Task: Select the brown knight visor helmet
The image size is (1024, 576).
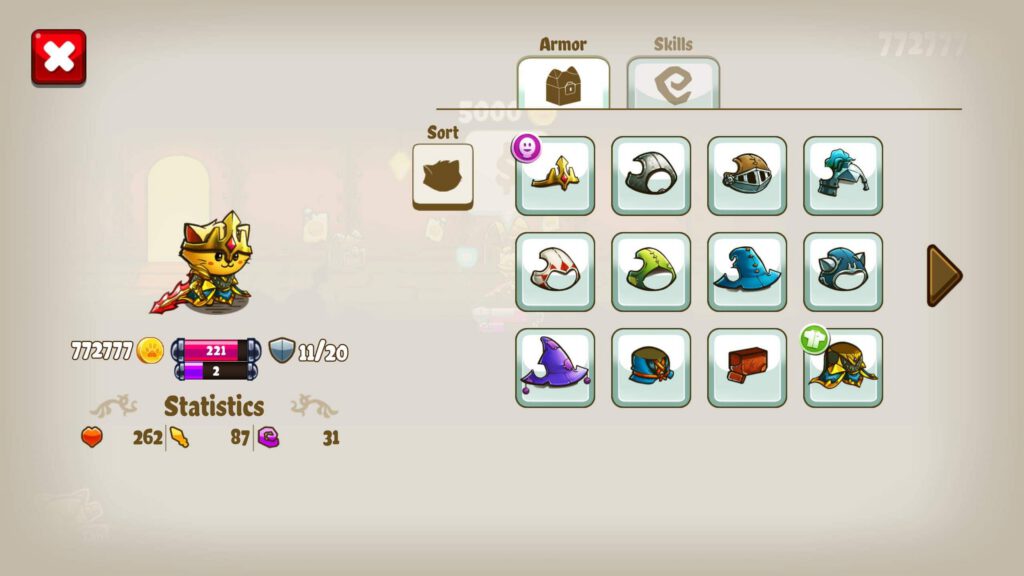Action: (x=747, y=177)
